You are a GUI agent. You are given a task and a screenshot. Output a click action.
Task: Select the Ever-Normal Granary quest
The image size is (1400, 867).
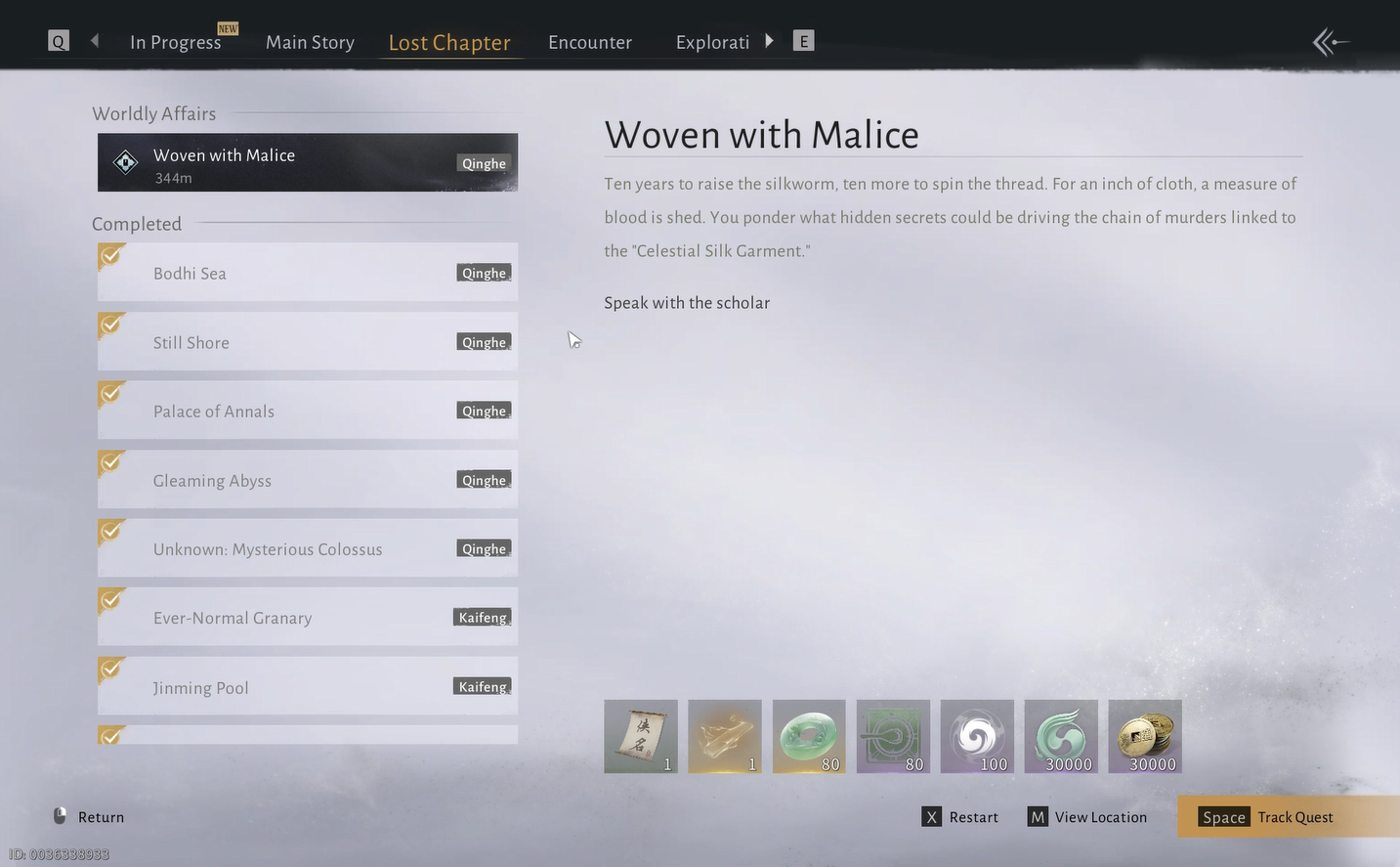pyautogui.click(x=307, y=617)
